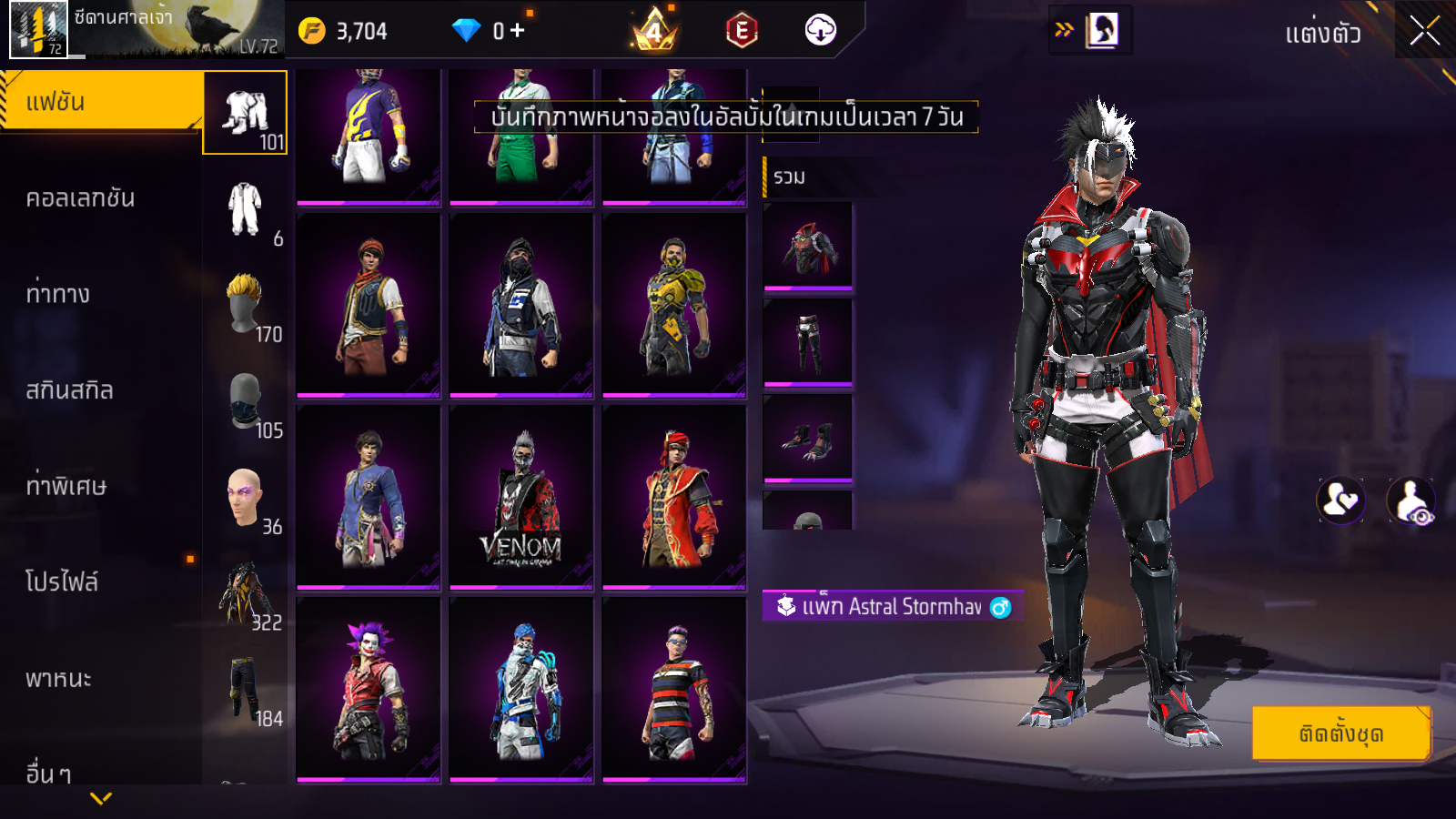Choose the Venom outfit thumbnail
This screenshot has width=1456, height=819.
point(521,497)
